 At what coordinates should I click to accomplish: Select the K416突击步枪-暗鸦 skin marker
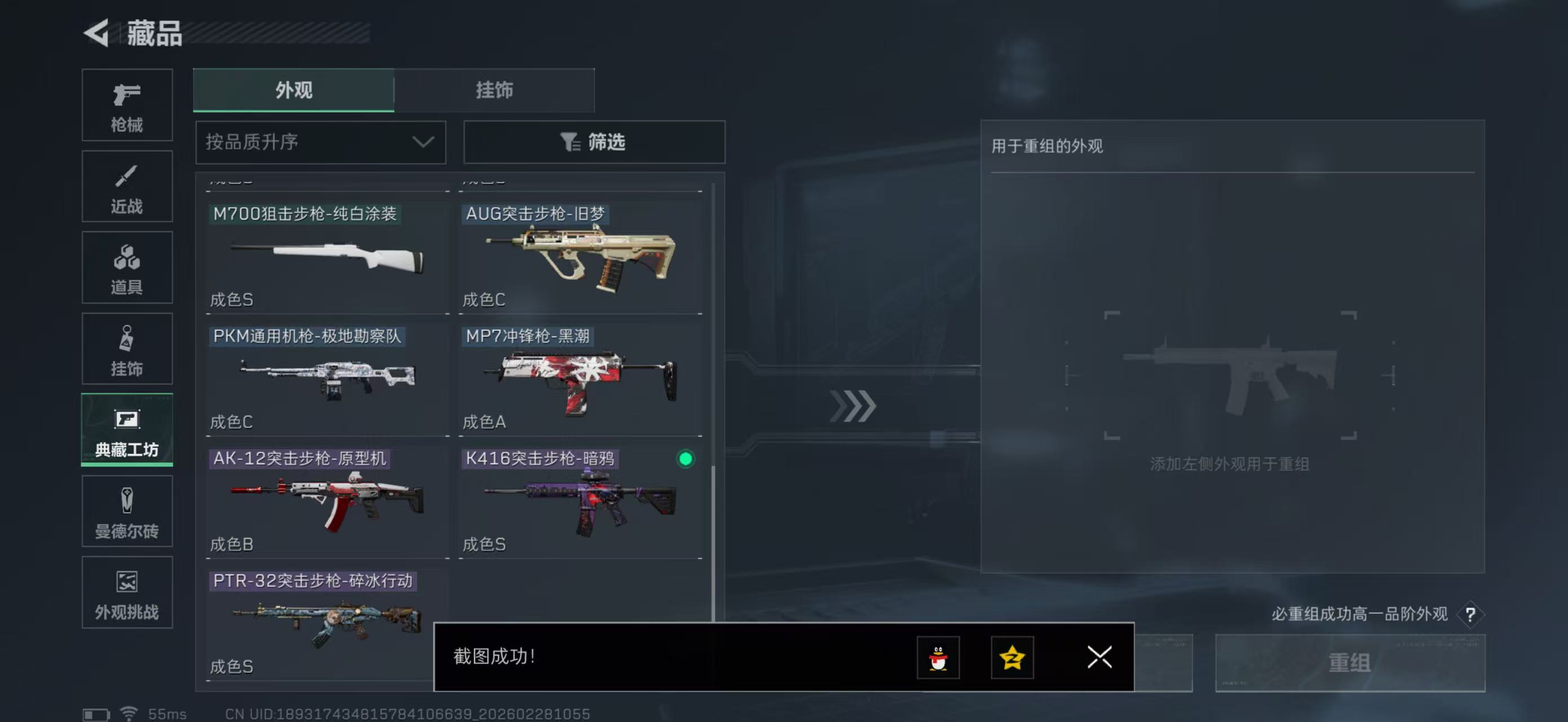click(686, 459)
